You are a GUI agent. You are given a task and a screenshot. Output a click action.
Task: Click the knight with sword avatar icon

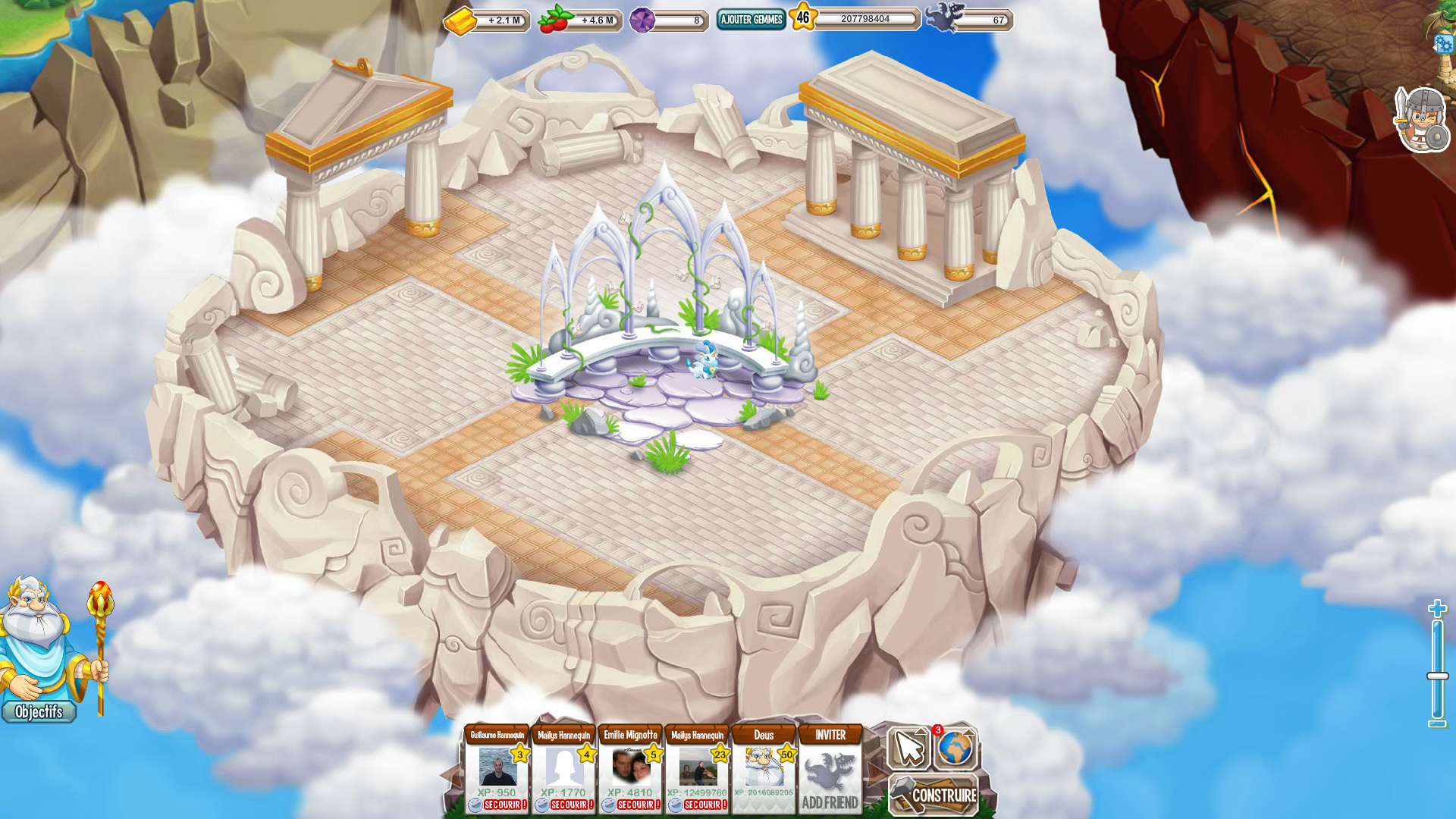1423,120
